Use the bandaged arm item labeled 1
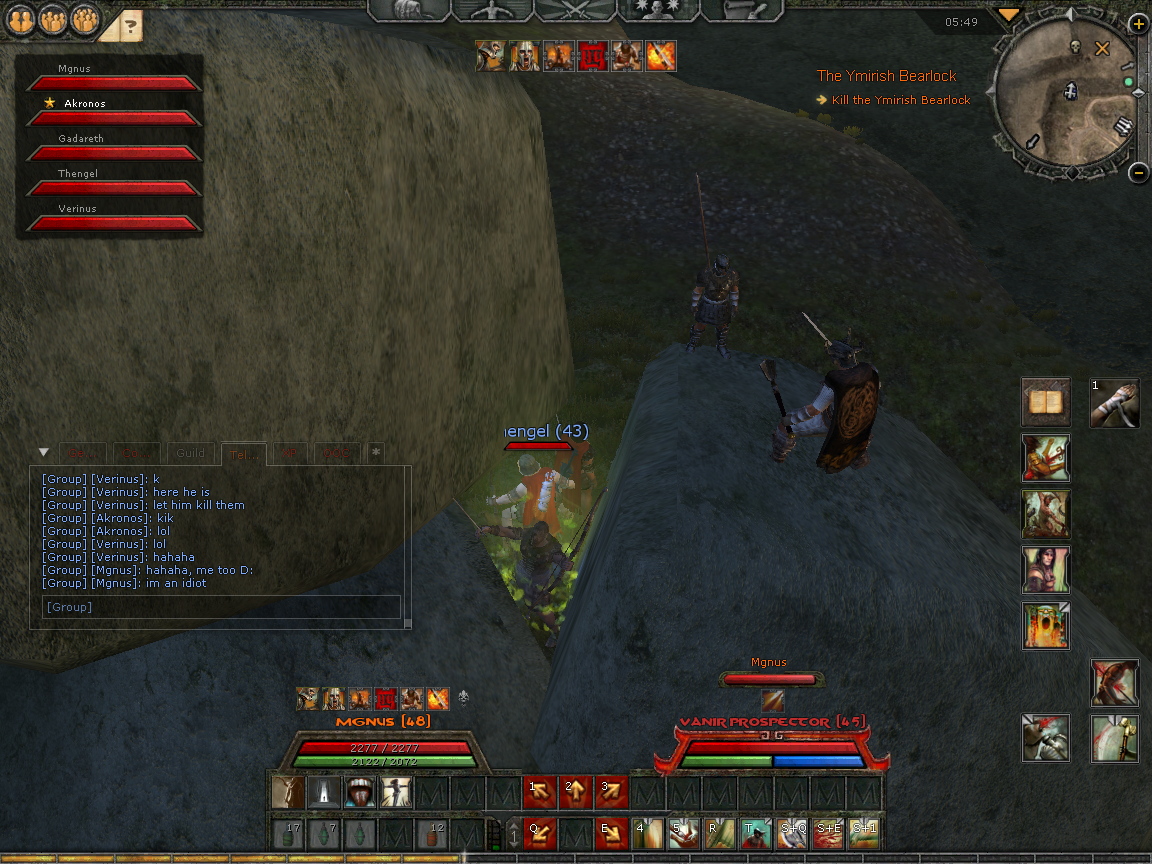This screenshot has height=864, width=1152. point(1115,402)
